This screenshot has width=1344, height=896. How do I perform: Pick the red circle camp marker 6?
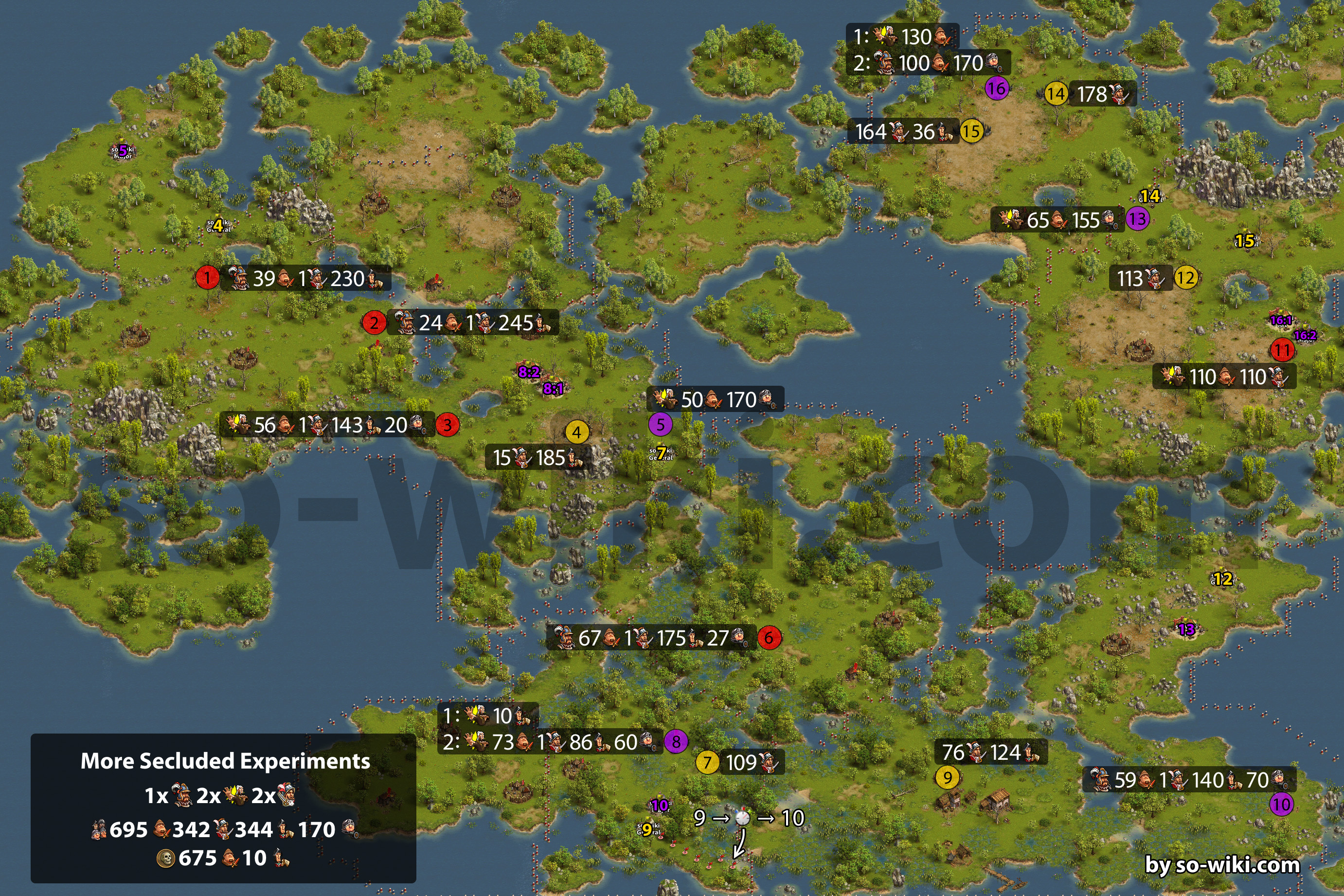769,637
